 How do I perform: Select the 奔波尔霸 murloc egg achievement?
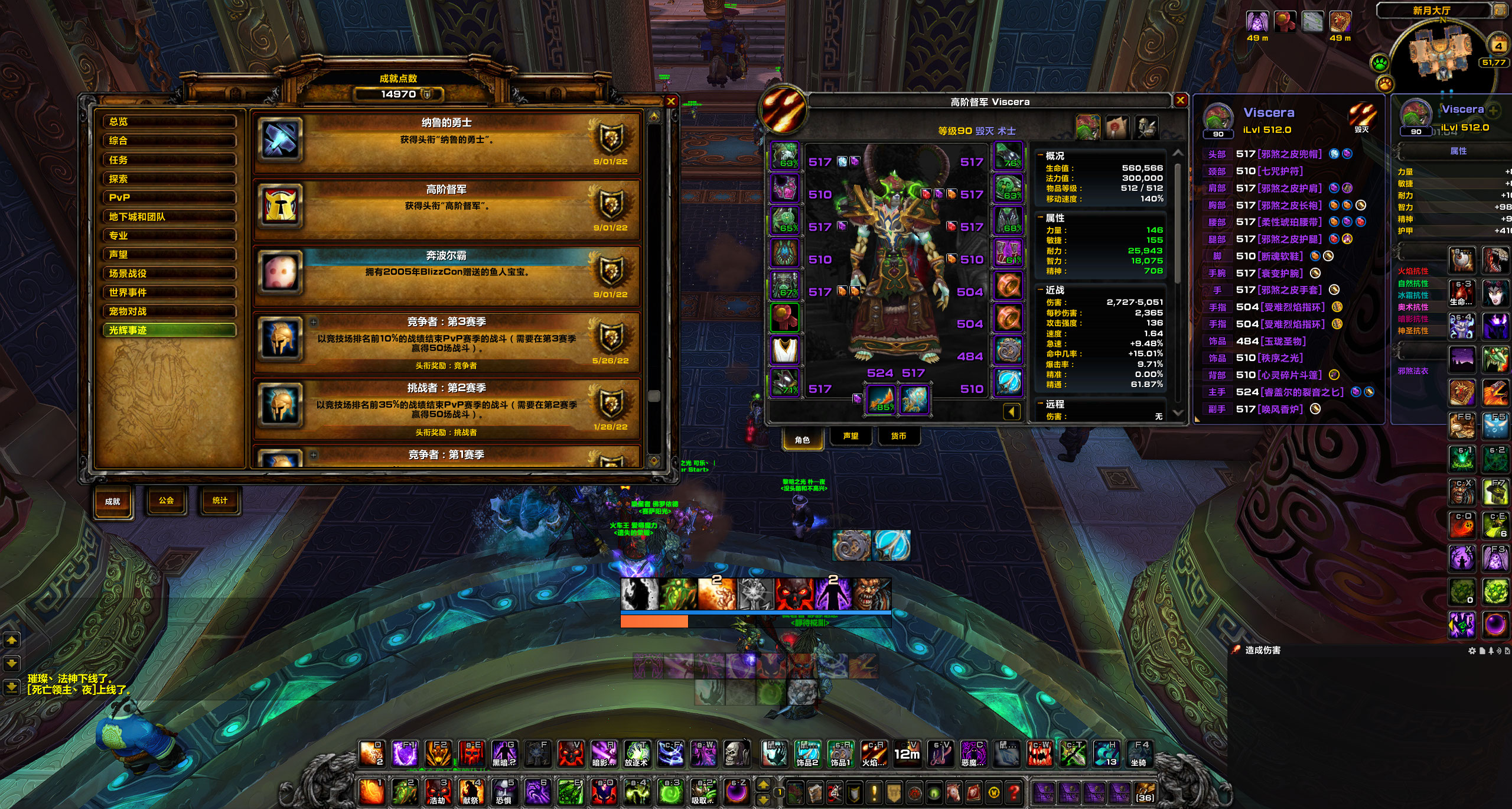coord(447,274)
